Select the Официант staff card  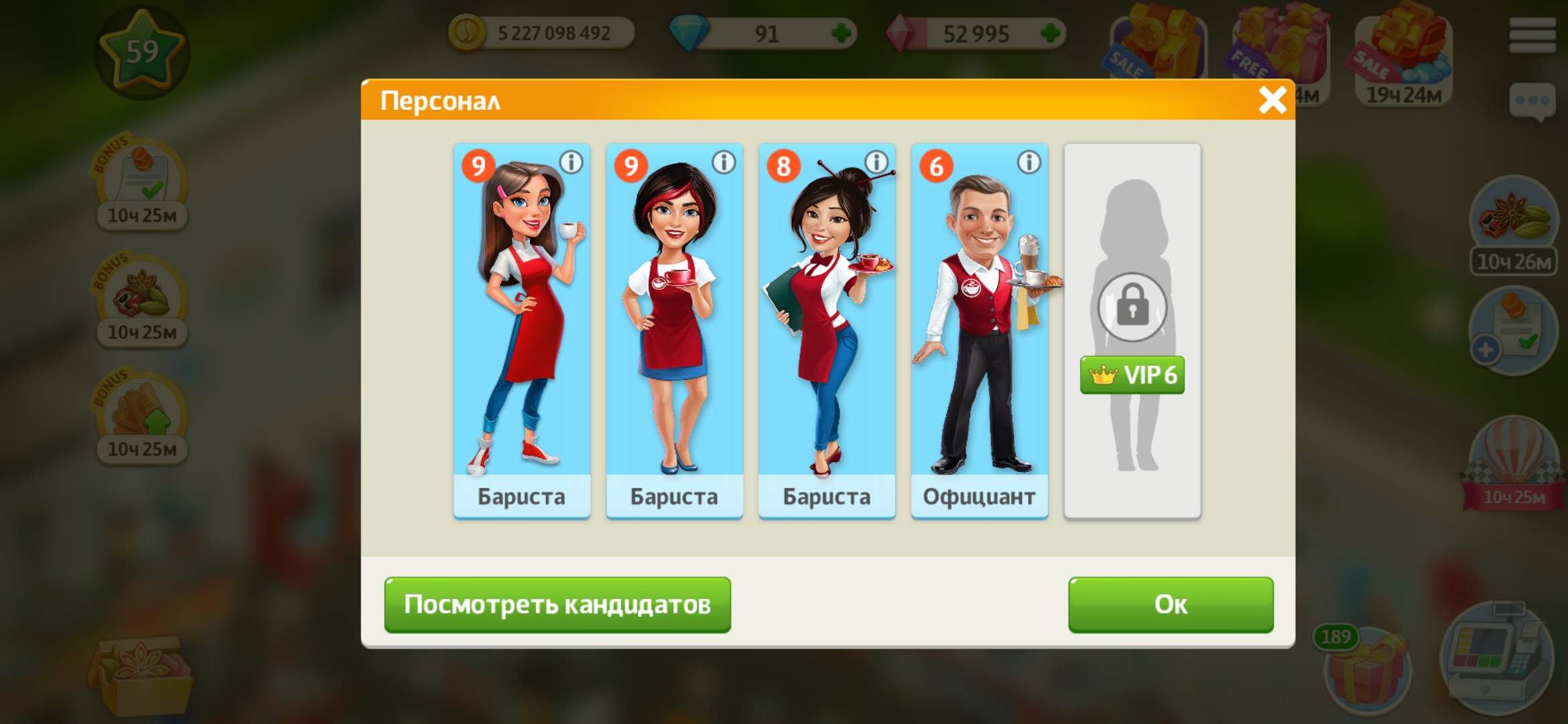(979, 328)
